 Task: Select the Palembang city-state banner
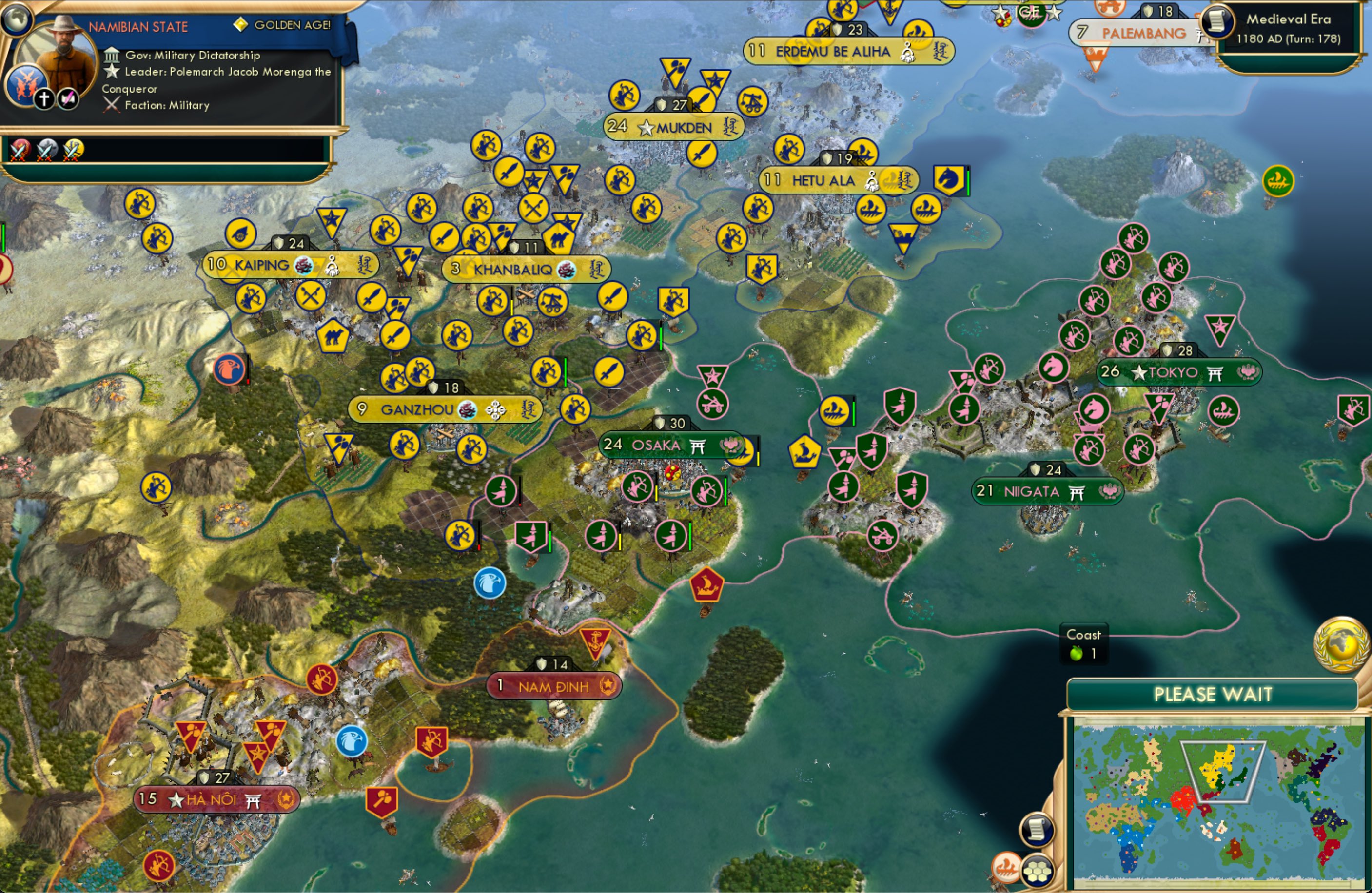(x=1138, y=34)
